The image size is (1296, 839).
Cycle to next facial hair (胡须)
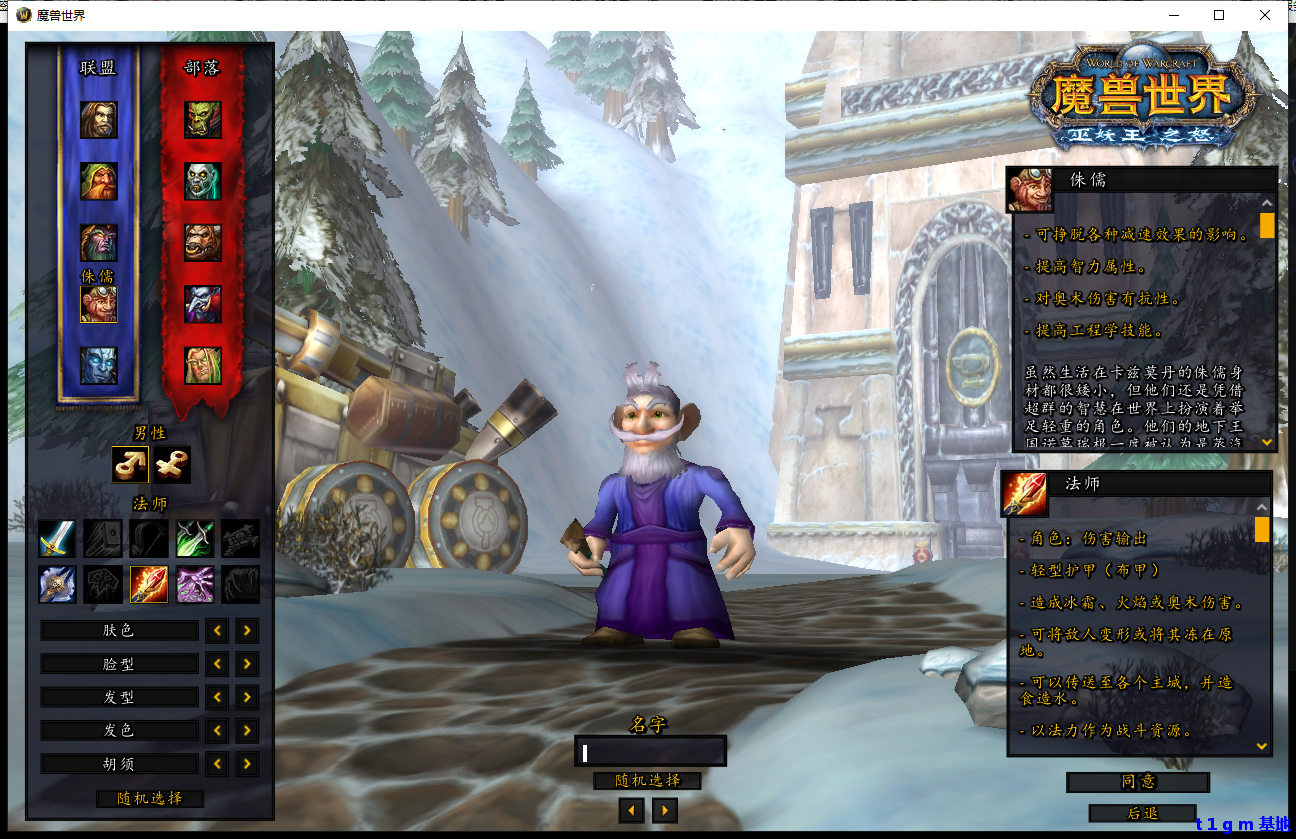(x=247, y=764)
